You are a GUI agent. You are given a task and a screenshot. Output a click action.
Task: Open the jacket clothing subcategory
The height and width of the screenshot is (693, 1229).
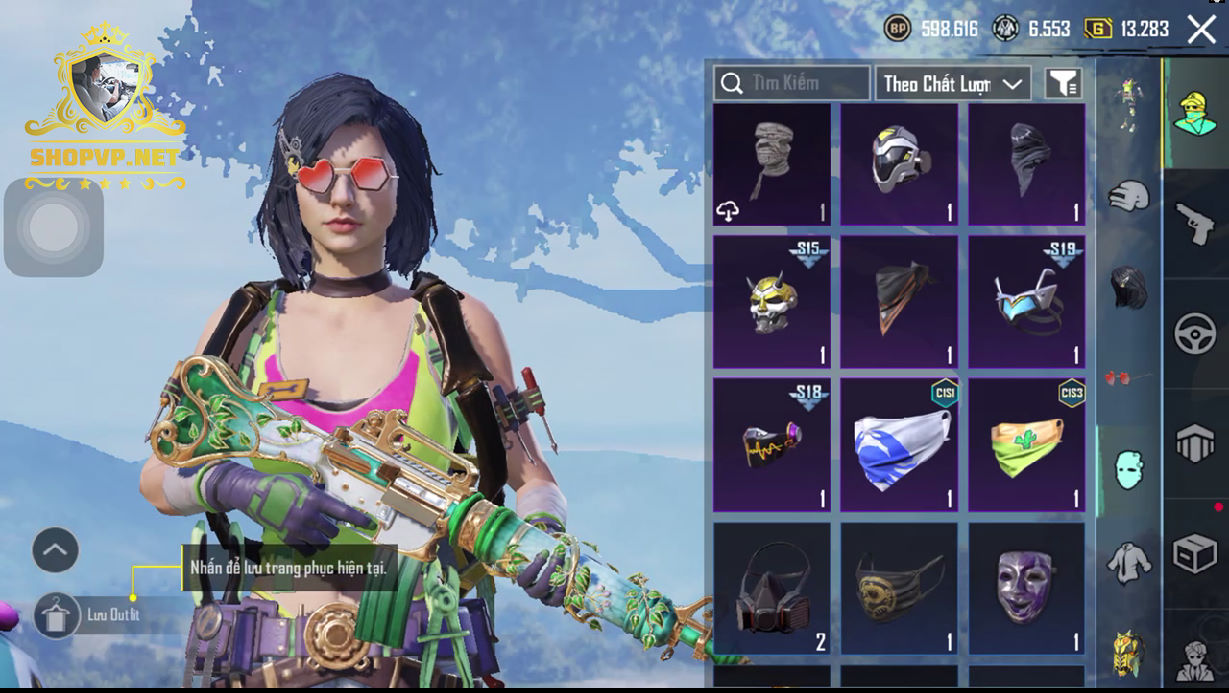point(1129,563)
